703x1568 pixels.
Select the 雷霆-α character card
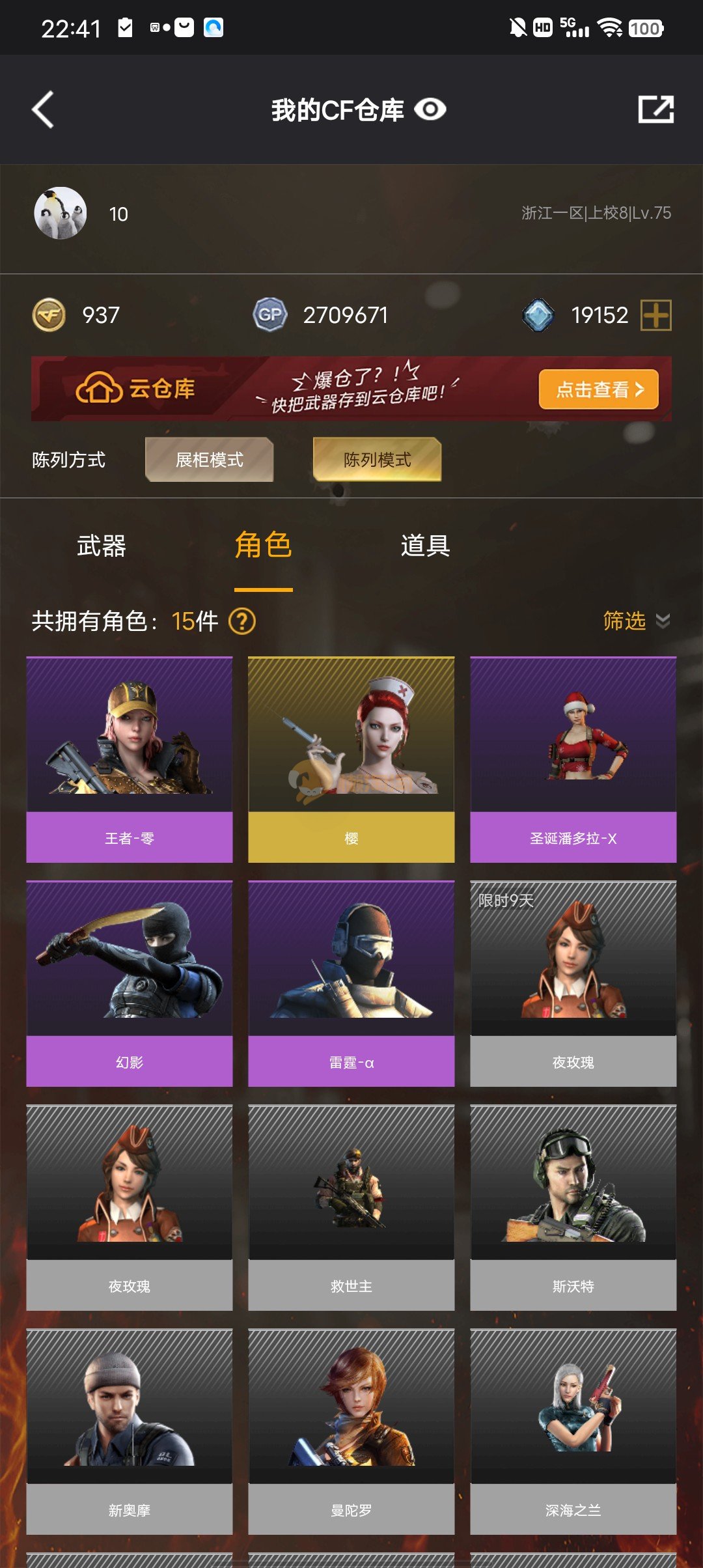pyautogui.click(x=351, y=983)
